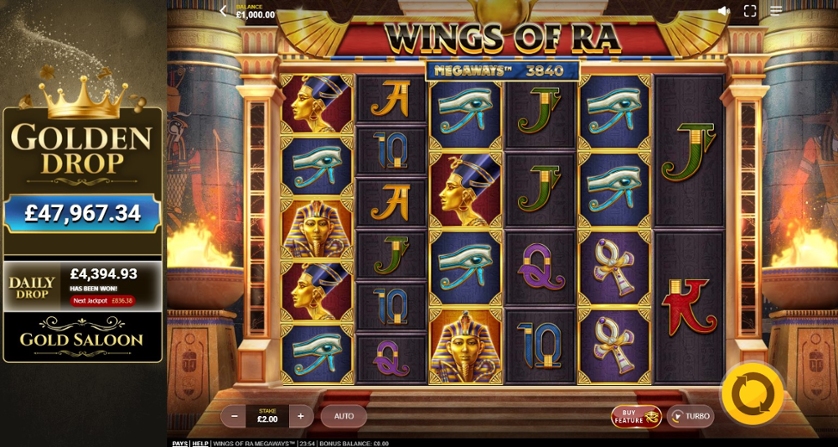Open the Help link

click(x=200, y=443)
